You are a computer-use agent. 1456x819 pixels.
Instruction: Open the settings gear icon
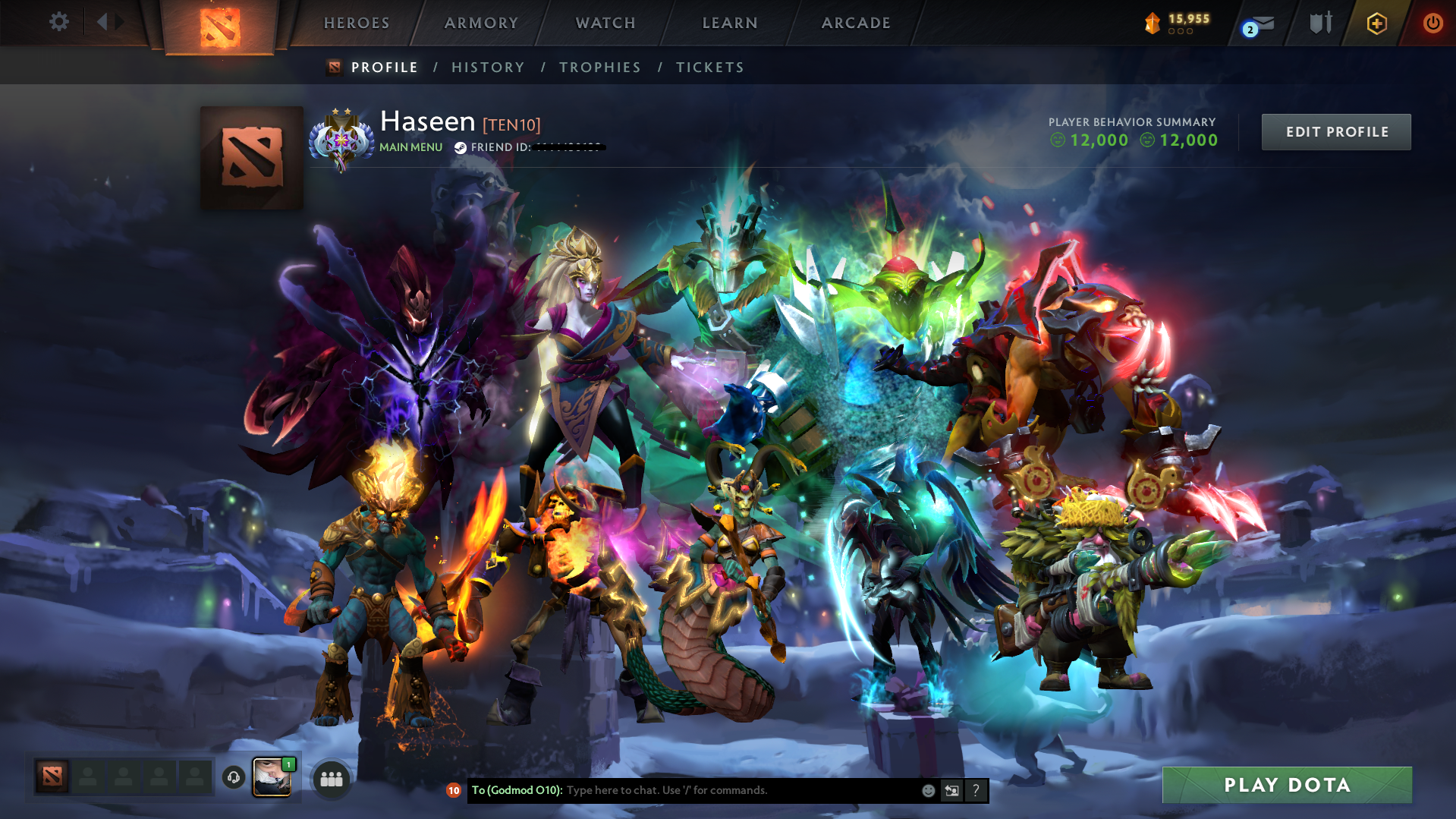pyautogui.click(x=58, y=22)
